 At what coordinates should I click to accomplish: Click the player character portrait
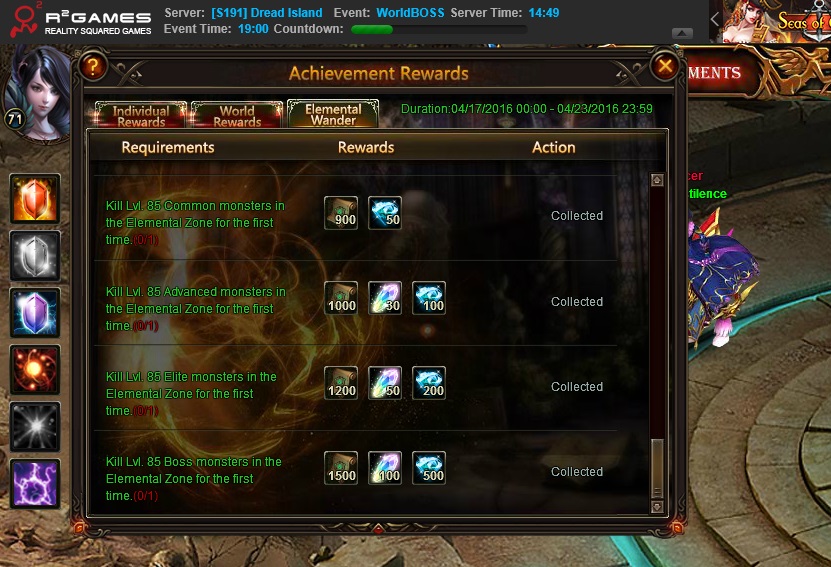[37, 90]
